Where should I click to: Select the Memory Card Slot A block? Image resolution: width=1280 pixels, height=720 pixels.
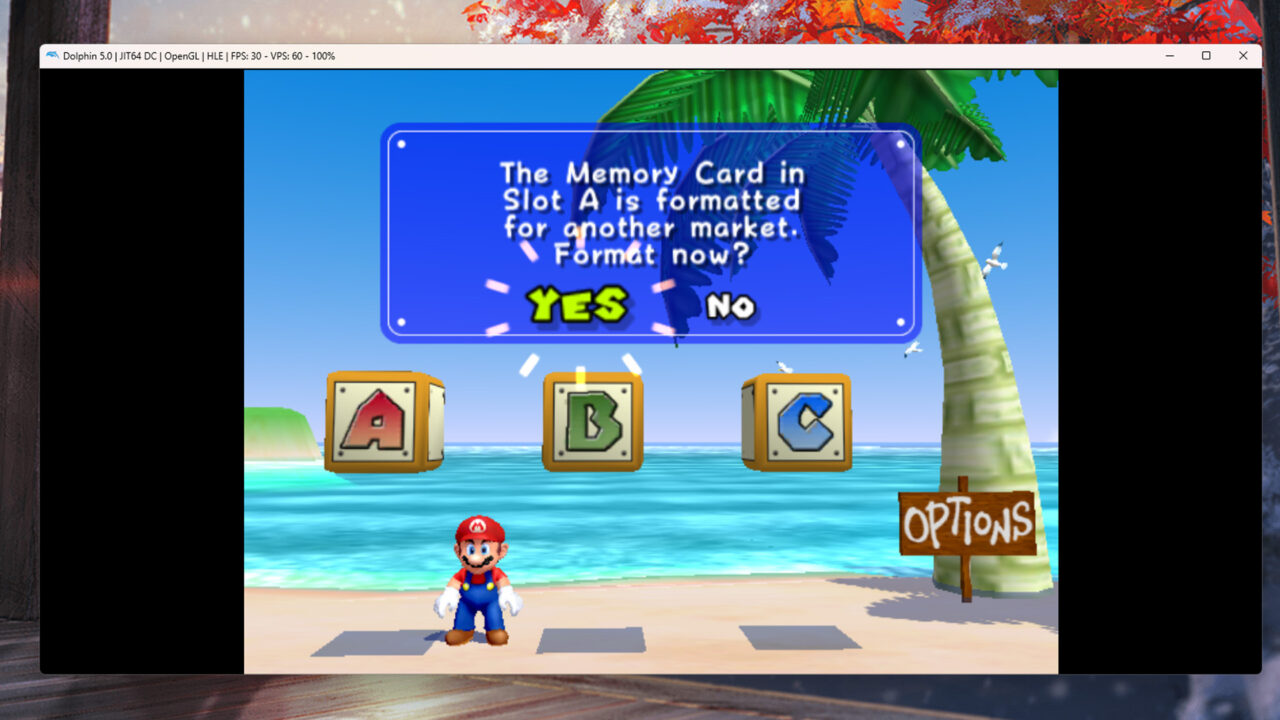click(385, 420)
